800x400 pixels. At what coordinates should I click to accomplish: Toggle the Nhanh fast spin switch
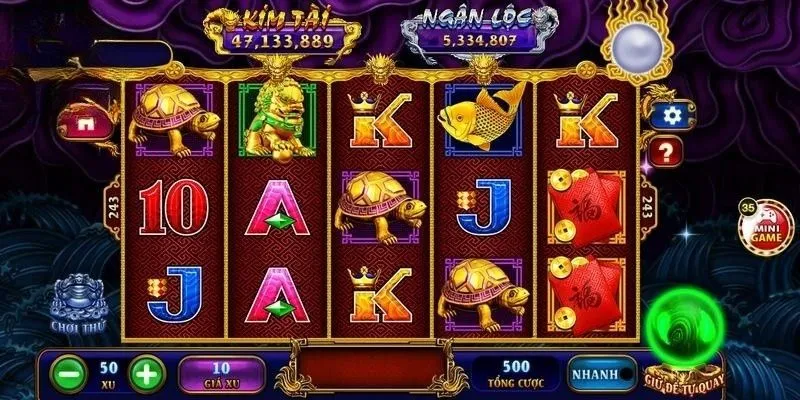pos(602,374)
